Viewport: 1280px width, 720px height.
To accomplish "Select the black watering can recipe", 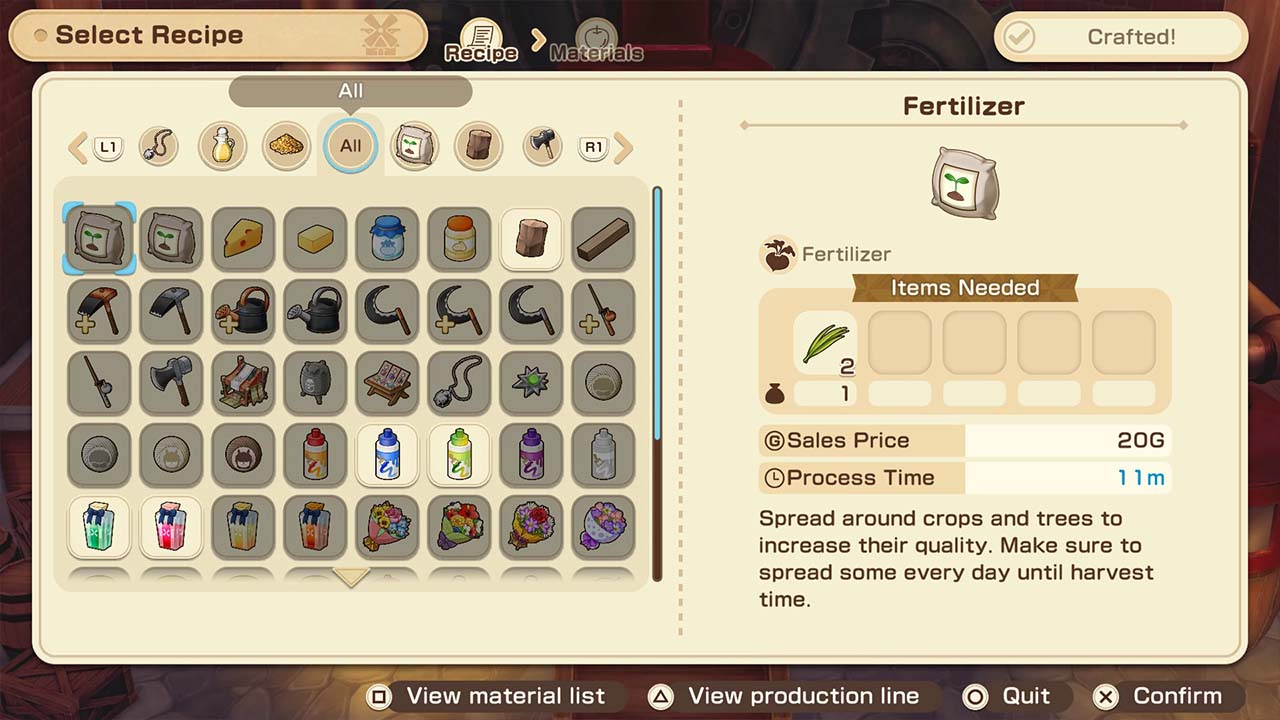I will coord(315,311).
